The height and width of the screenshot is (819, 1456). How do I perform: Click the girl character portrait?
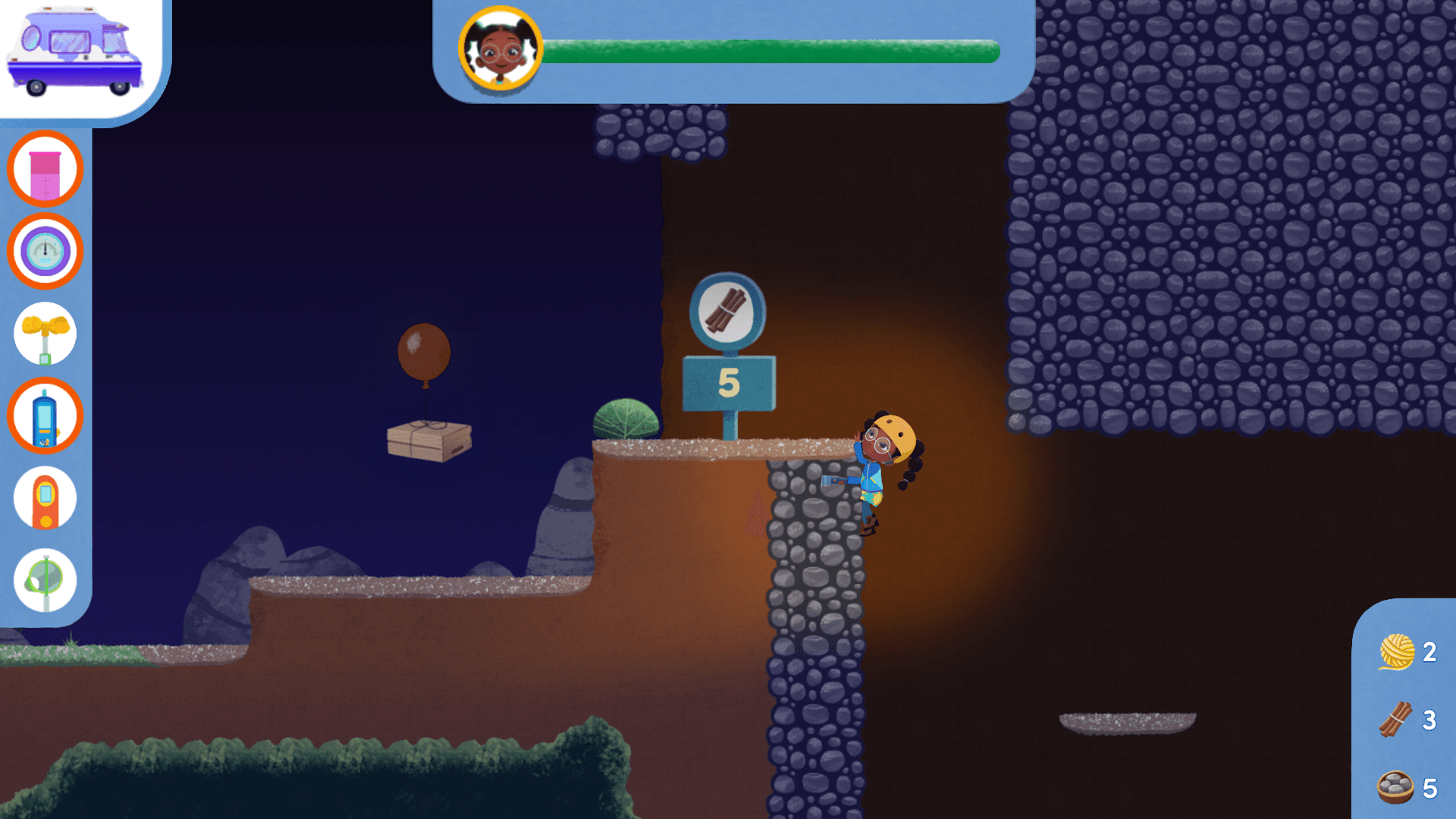pos(500,49)
